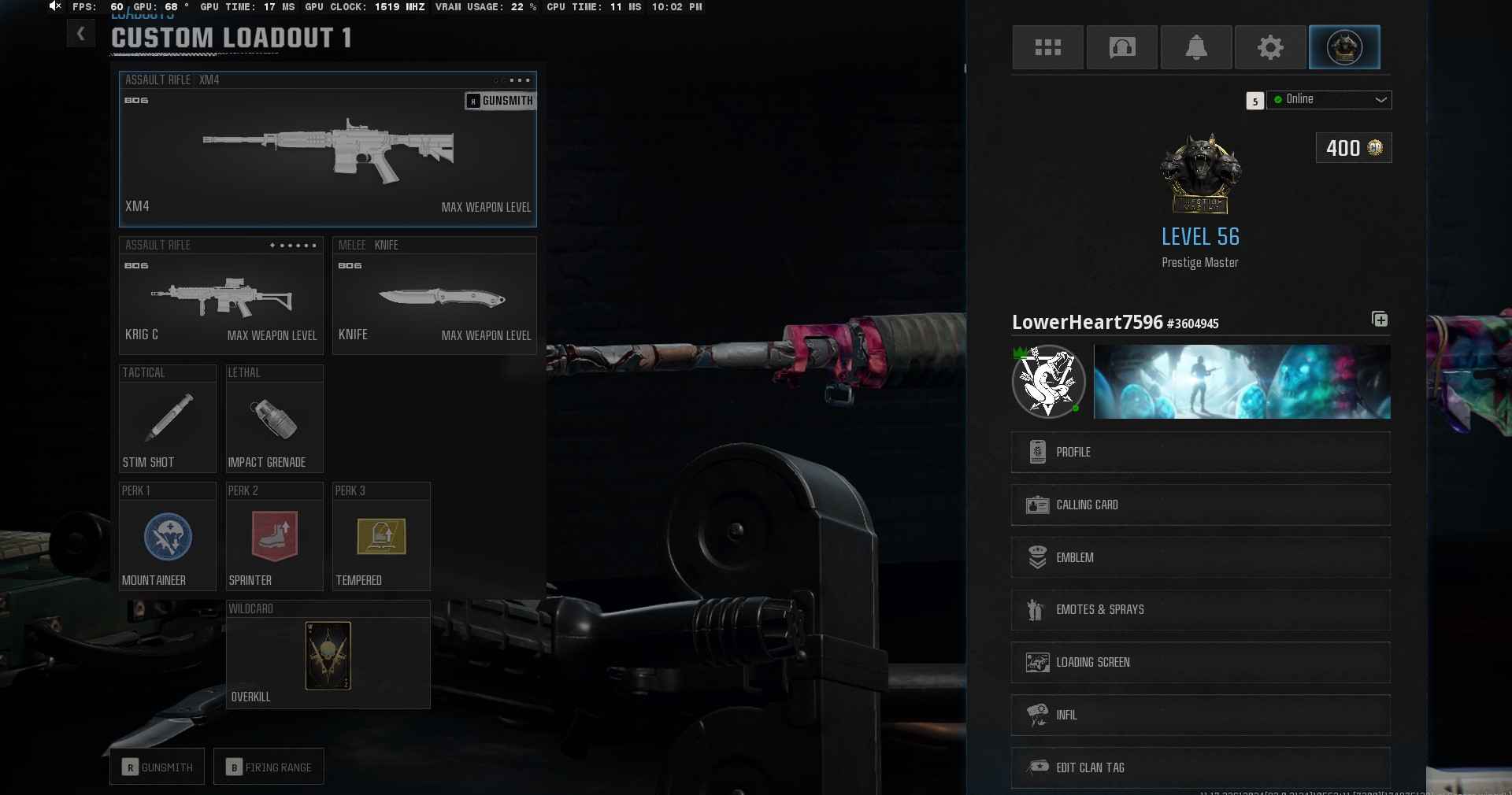Click the add social plus icon beside username
Screen dimensions: 1512x795
[x=1379, y=320]
